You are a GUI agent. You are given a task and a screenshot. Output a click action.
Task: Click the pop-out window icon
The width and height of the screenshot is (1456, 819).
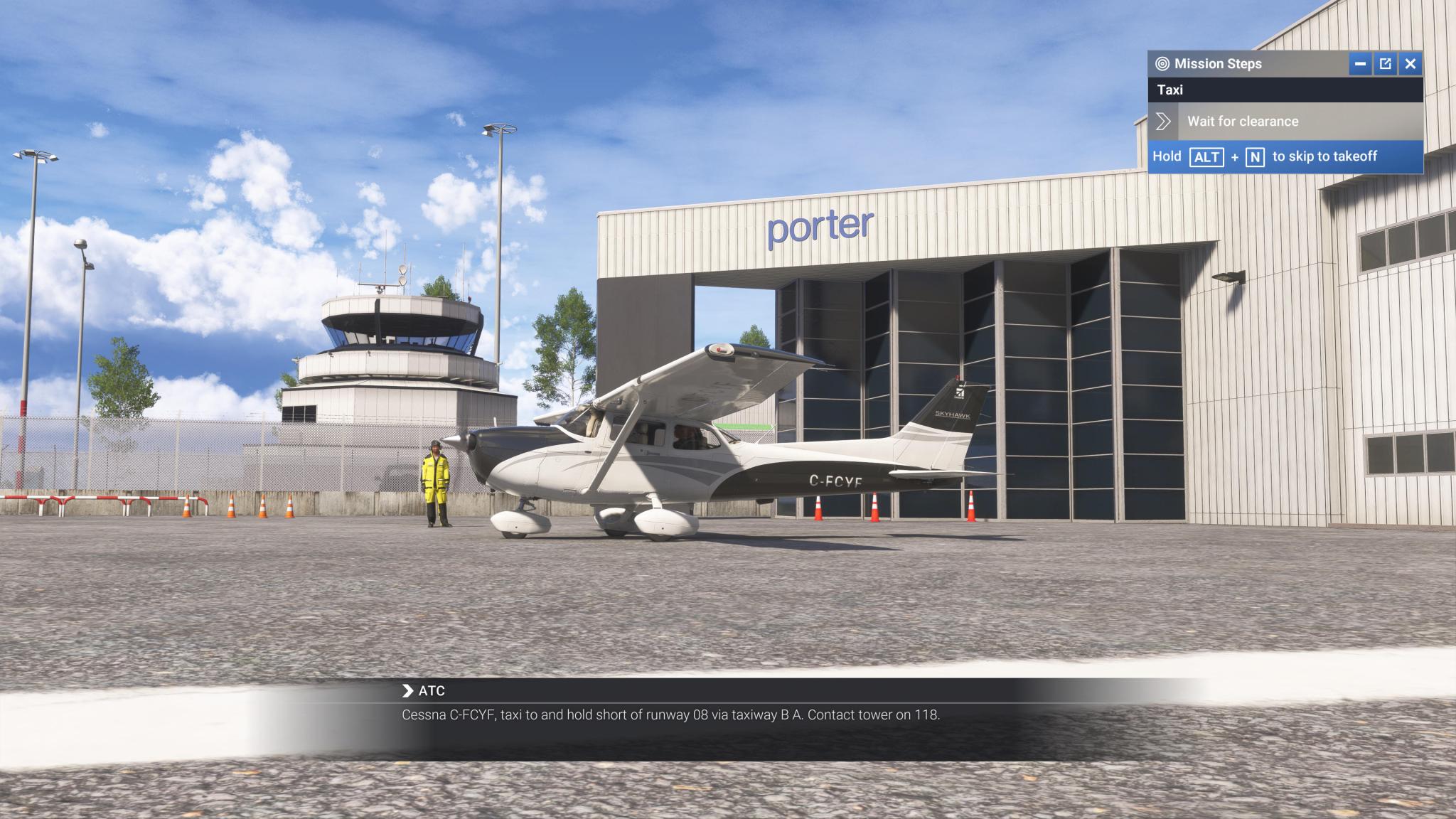[x=1385, y=64]
